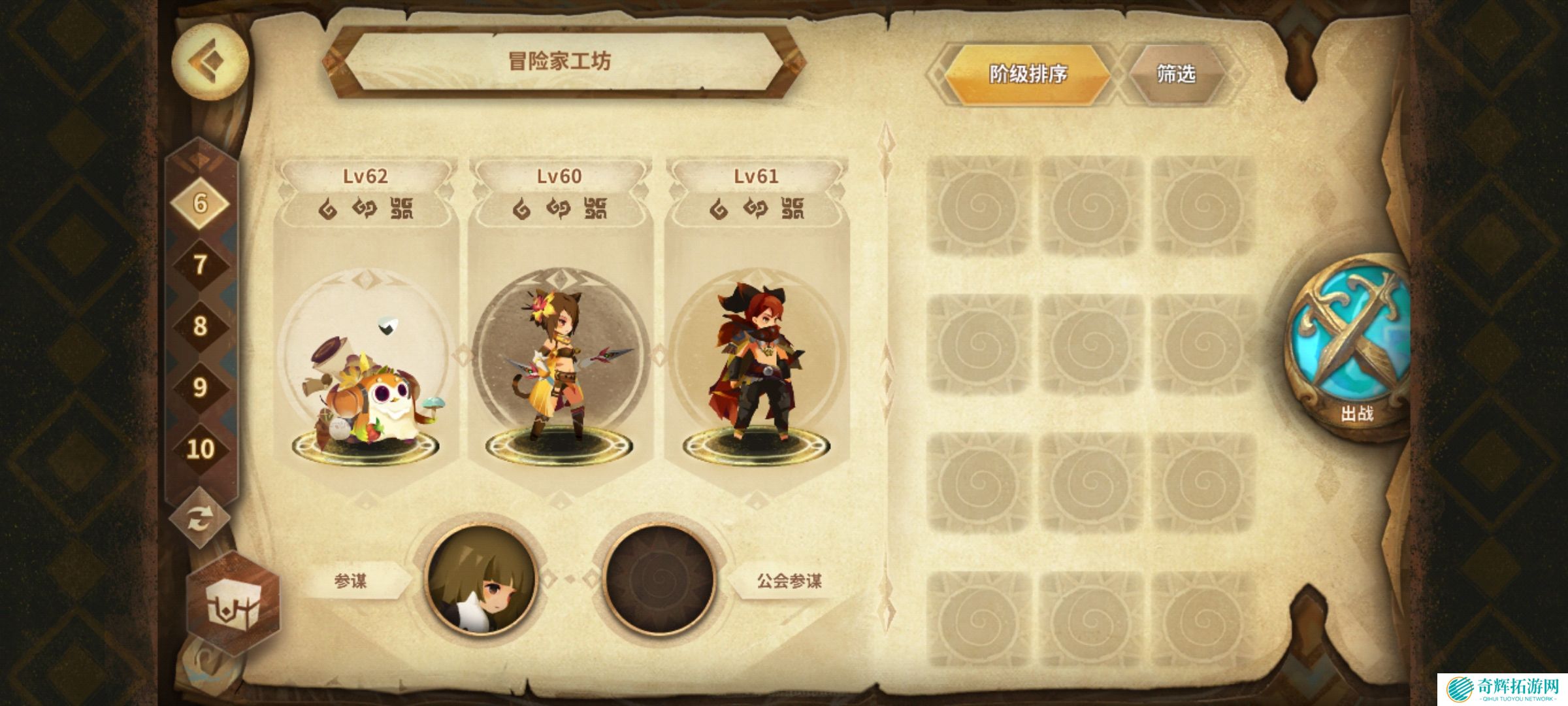Sort adventurers with 阶级排序

(1027, 74)
